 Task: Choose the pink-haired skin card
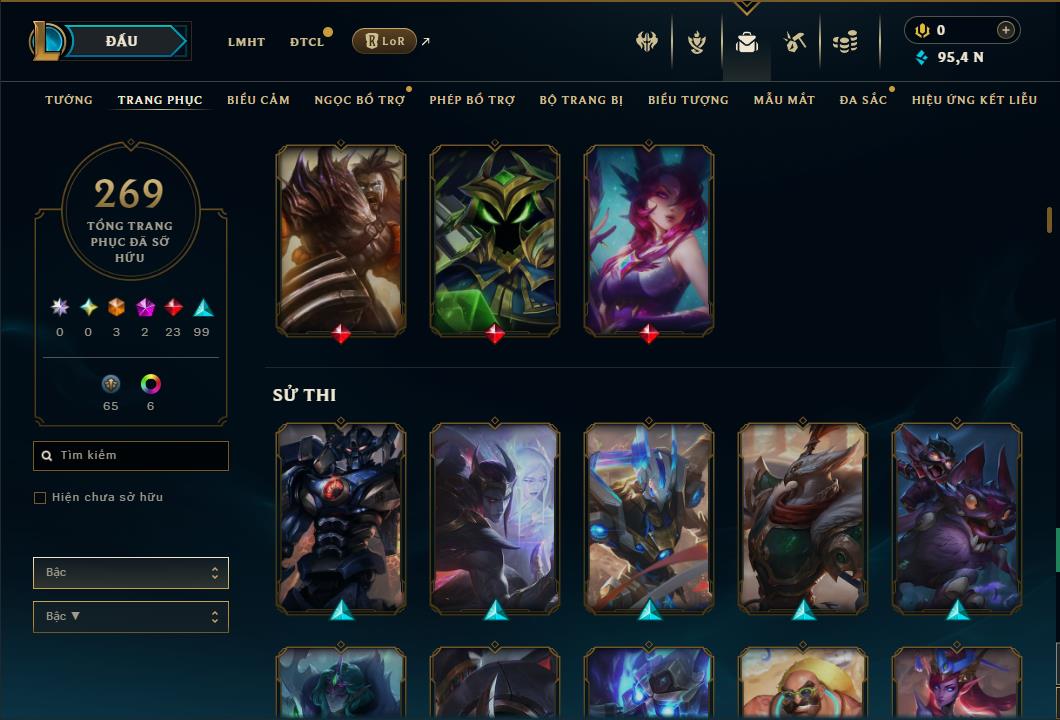coord(649,240)
